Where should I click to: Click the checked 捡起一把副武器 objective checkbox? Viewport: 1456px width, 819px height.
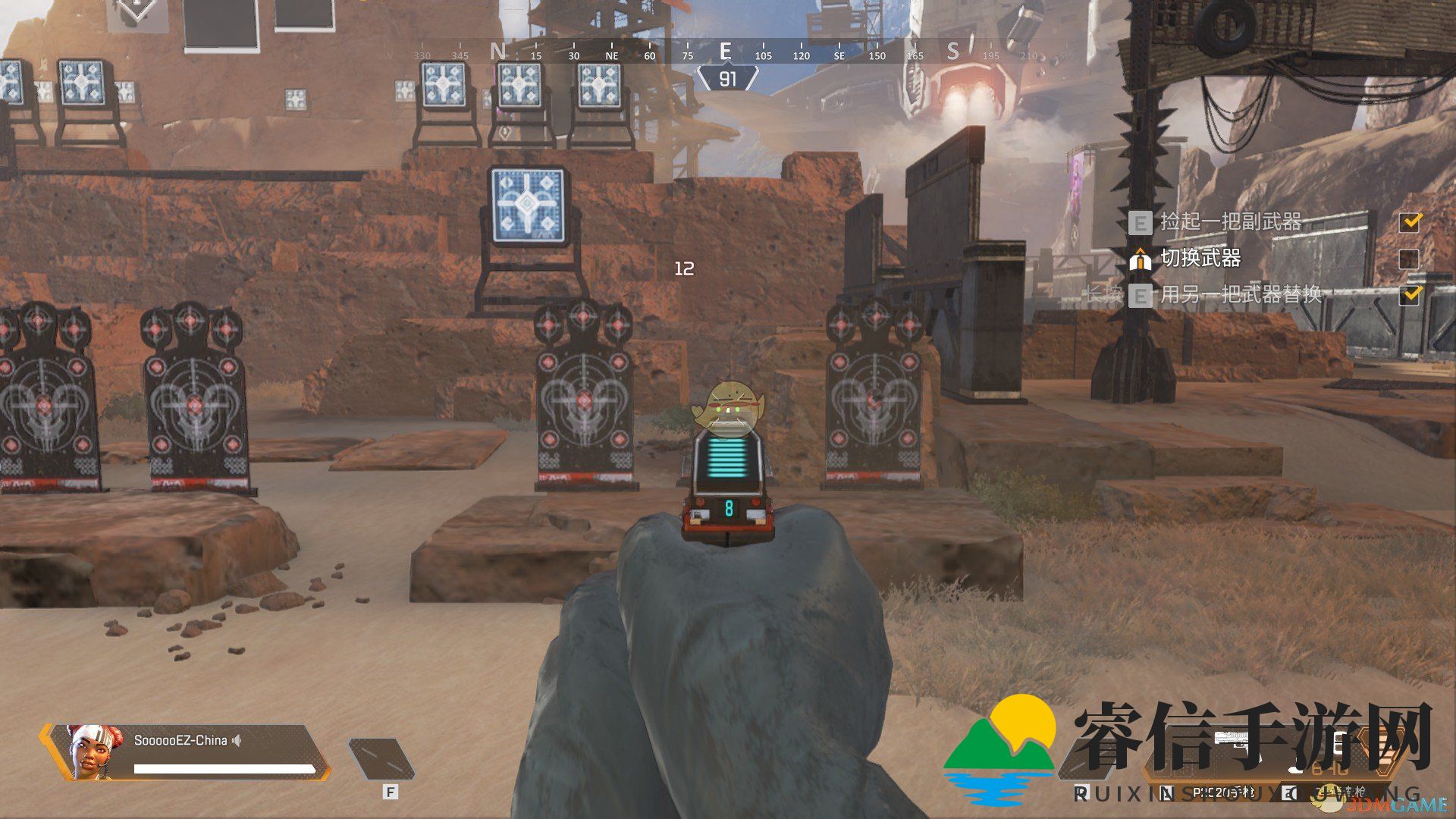[1410, 221]
